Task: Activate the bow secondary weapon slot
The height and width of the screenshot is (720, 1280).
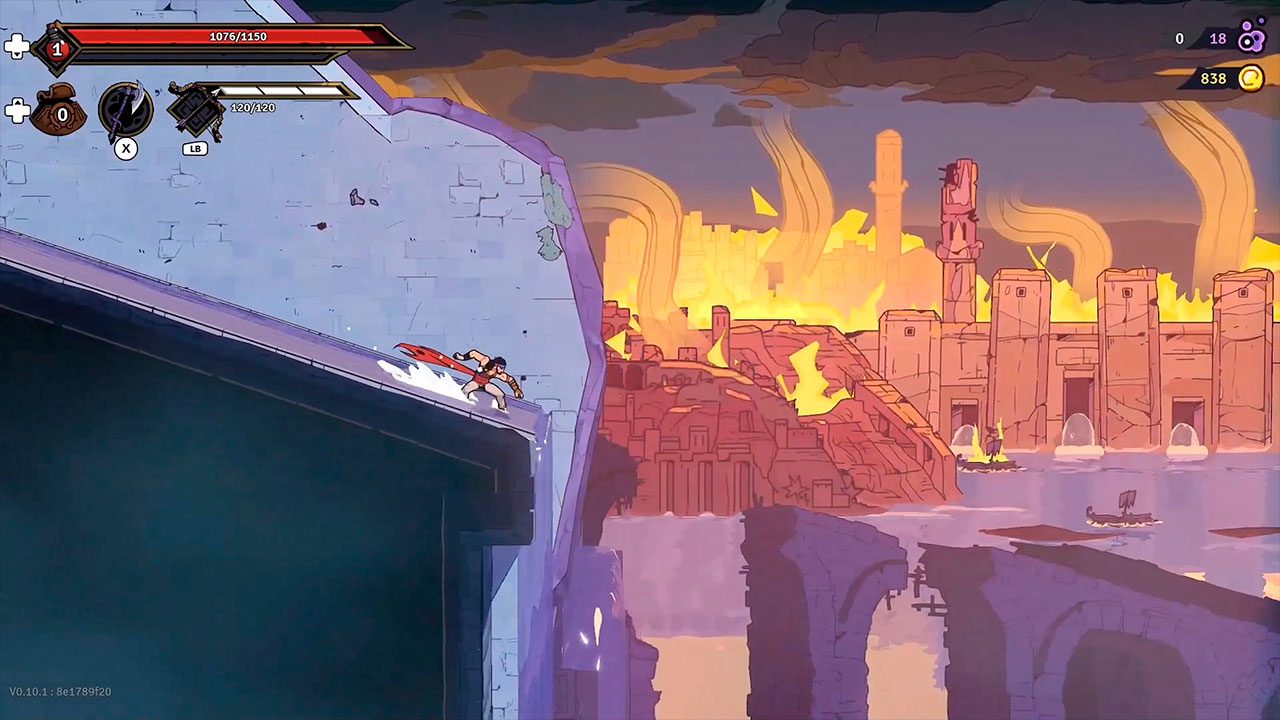Action: [195, 109]
